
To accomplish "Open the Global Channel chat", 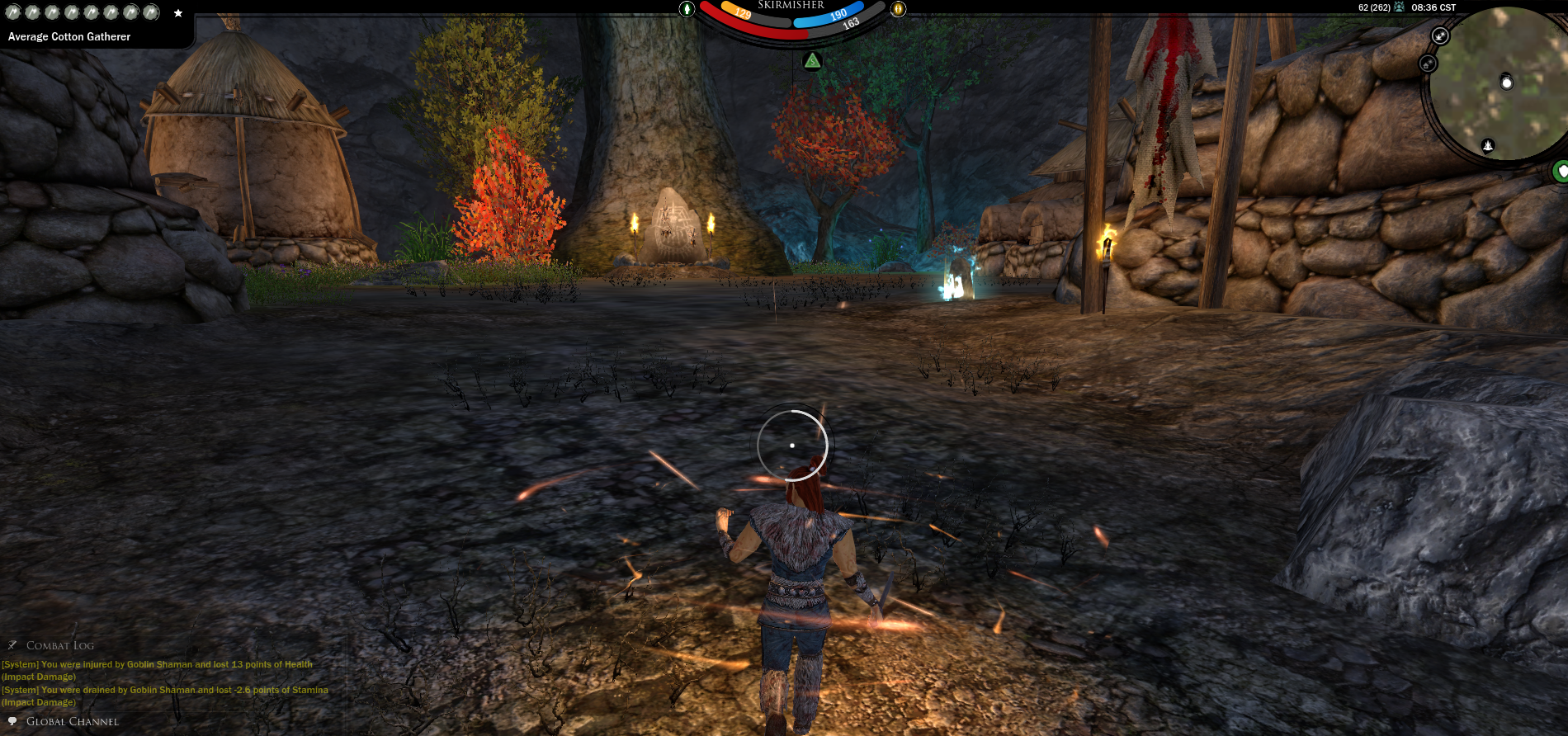I will [72, 721].
